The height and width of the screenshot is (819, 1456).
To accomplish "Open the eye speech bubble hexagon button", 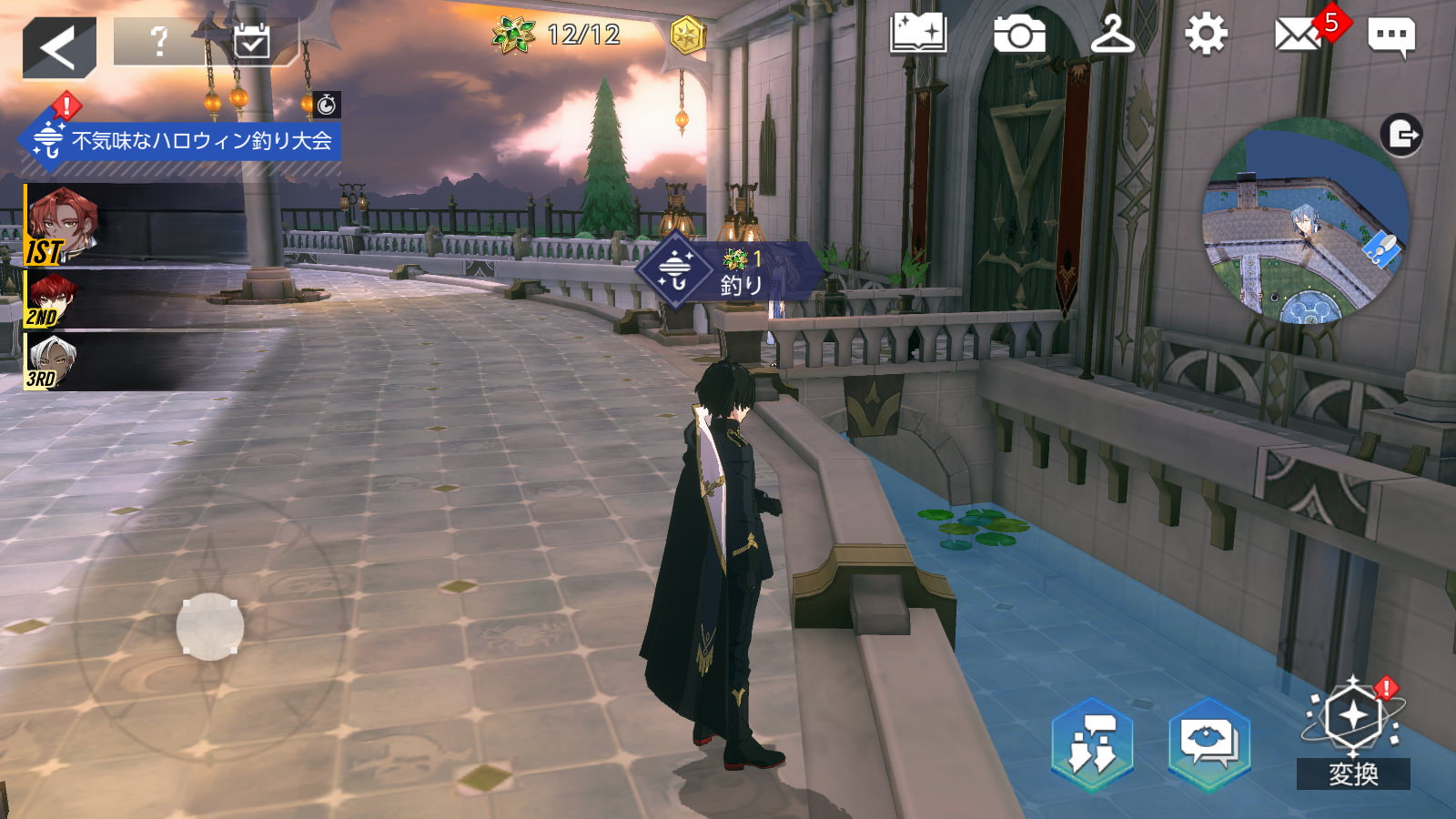I will pos(1209,743).
